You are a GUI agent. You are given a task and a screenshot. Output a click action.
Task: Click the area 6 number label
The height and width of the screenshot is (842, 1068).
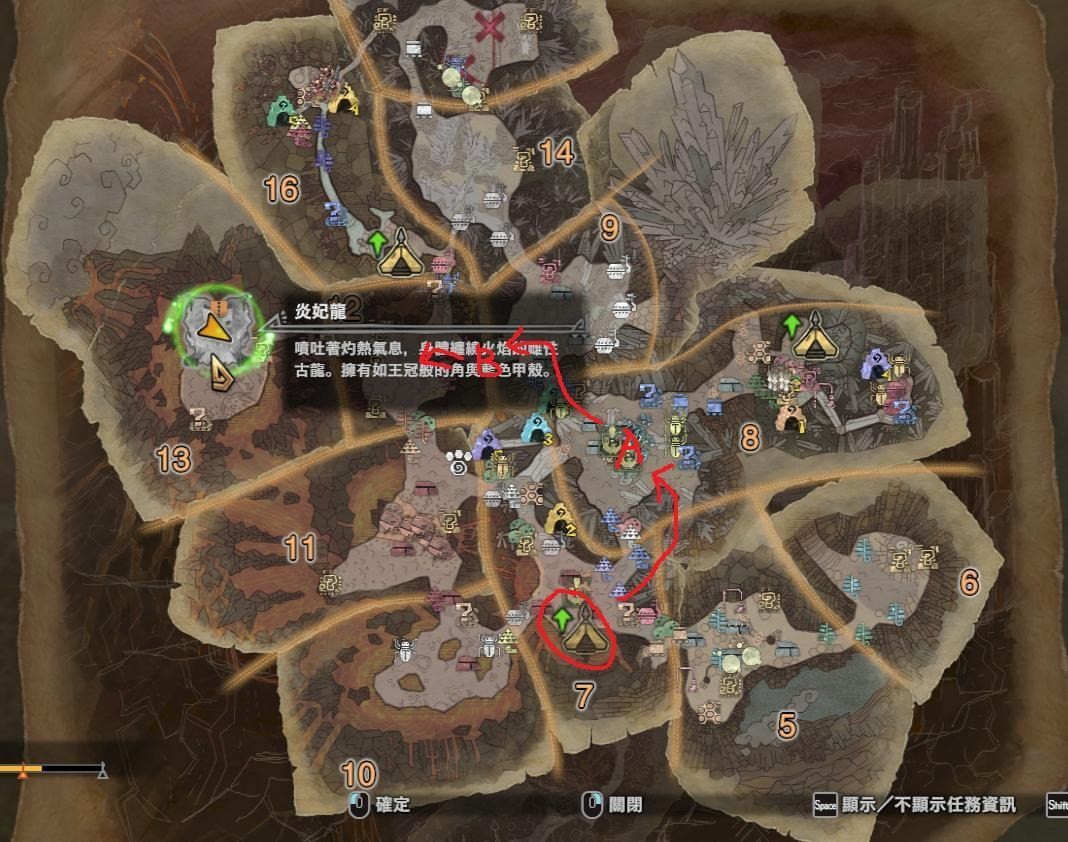(x=968, y=582)
